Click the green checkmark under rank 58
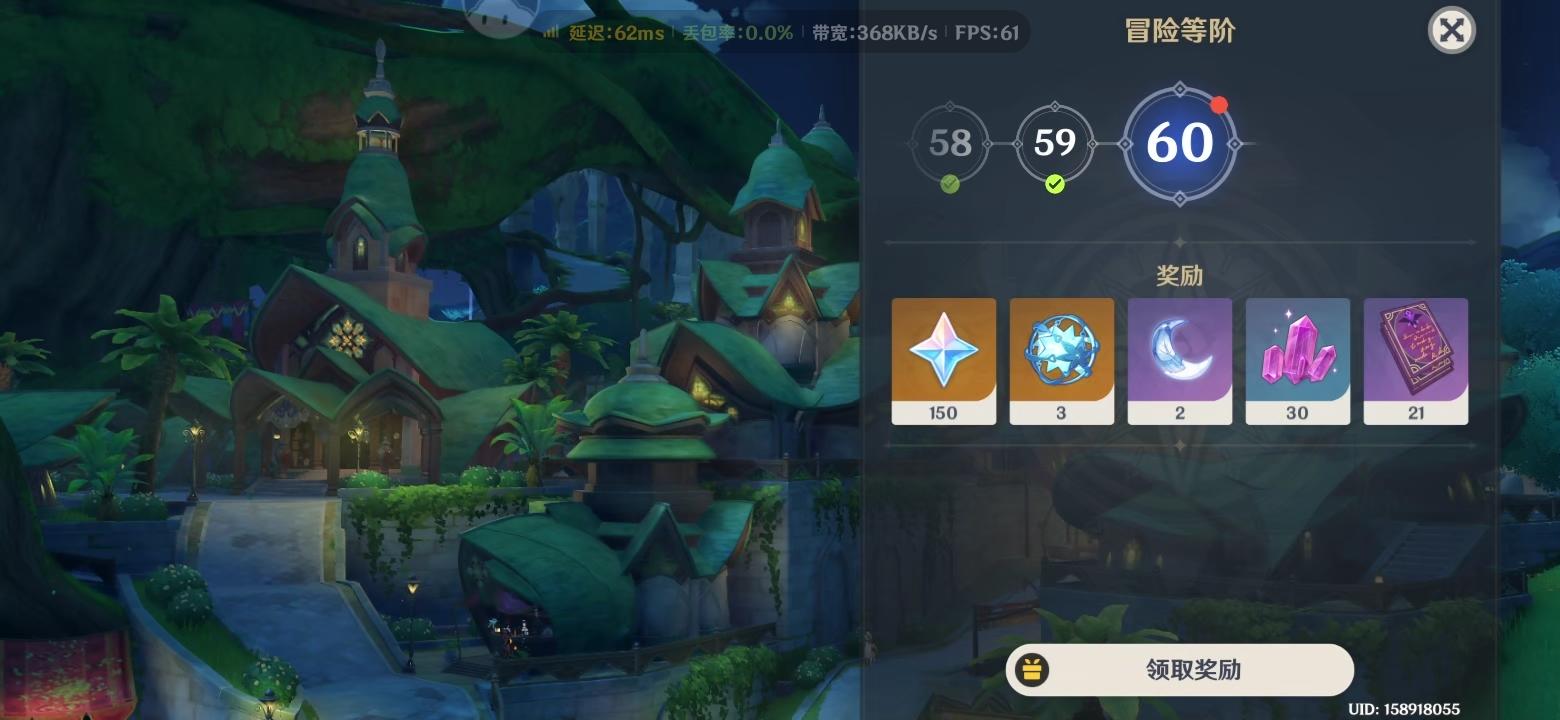Screen dimensions: 1560x720 [x=948, y=184]
